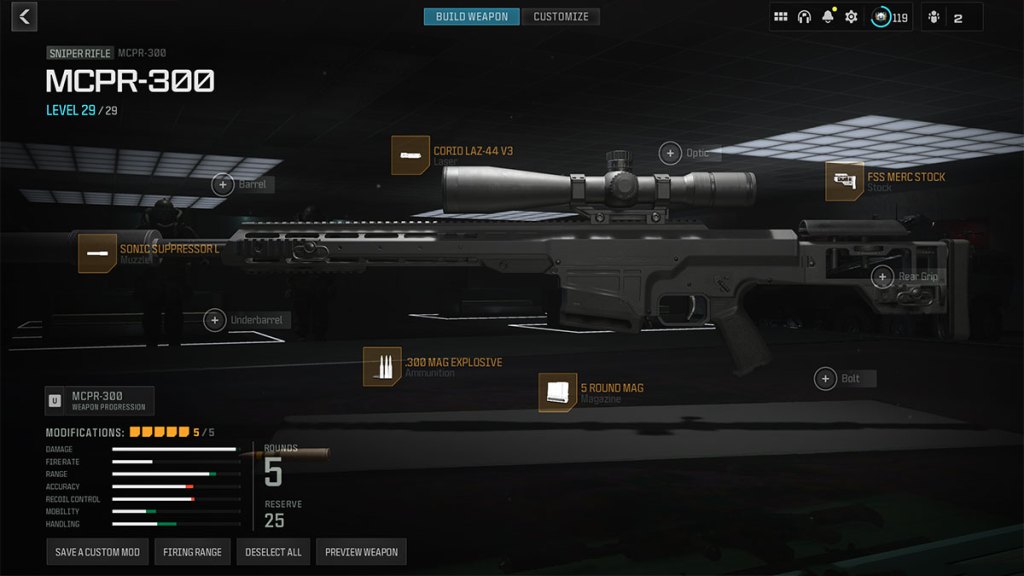
Task: Open the settings gear icon
Action: pos(851,17)
